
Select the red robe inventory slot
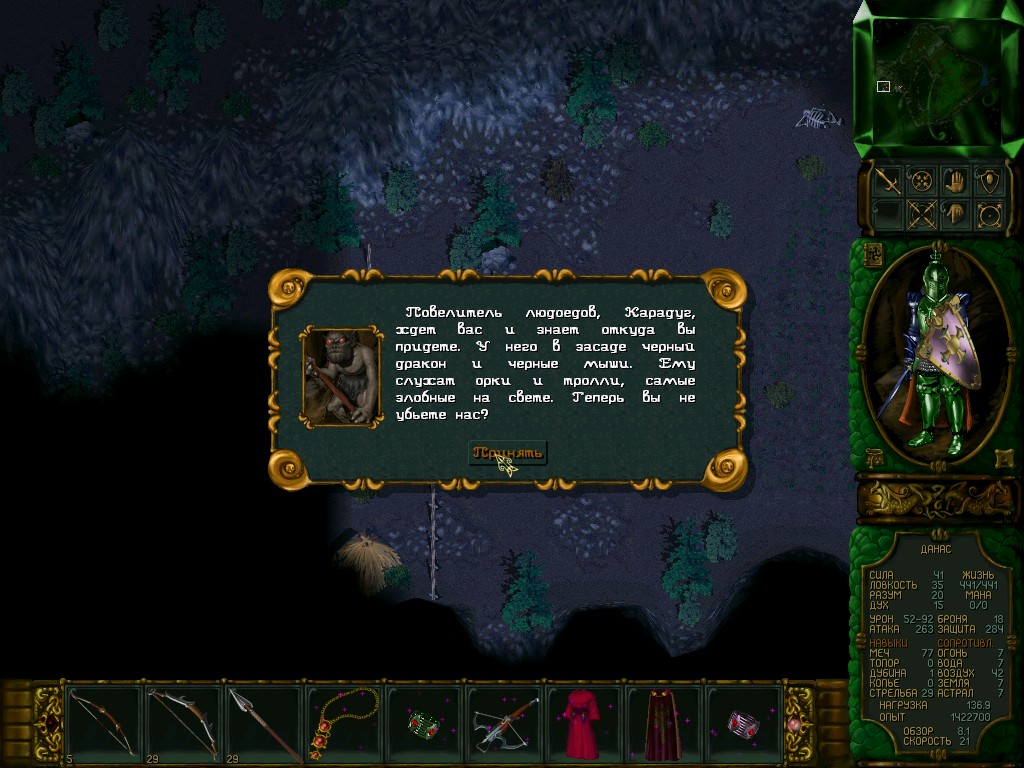(583, 722)
